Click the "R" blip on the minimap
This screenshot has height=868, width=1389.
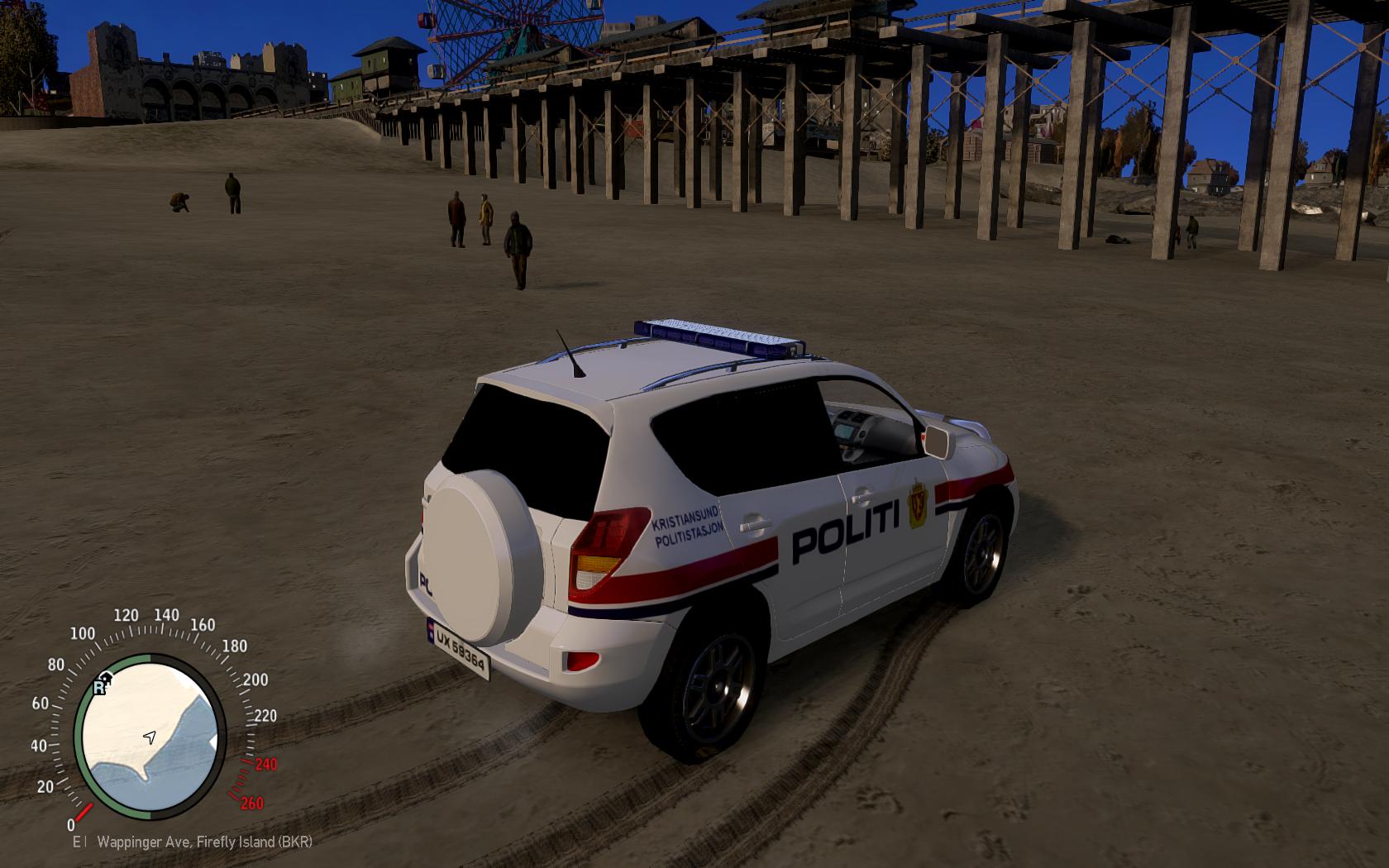(100, 687)
